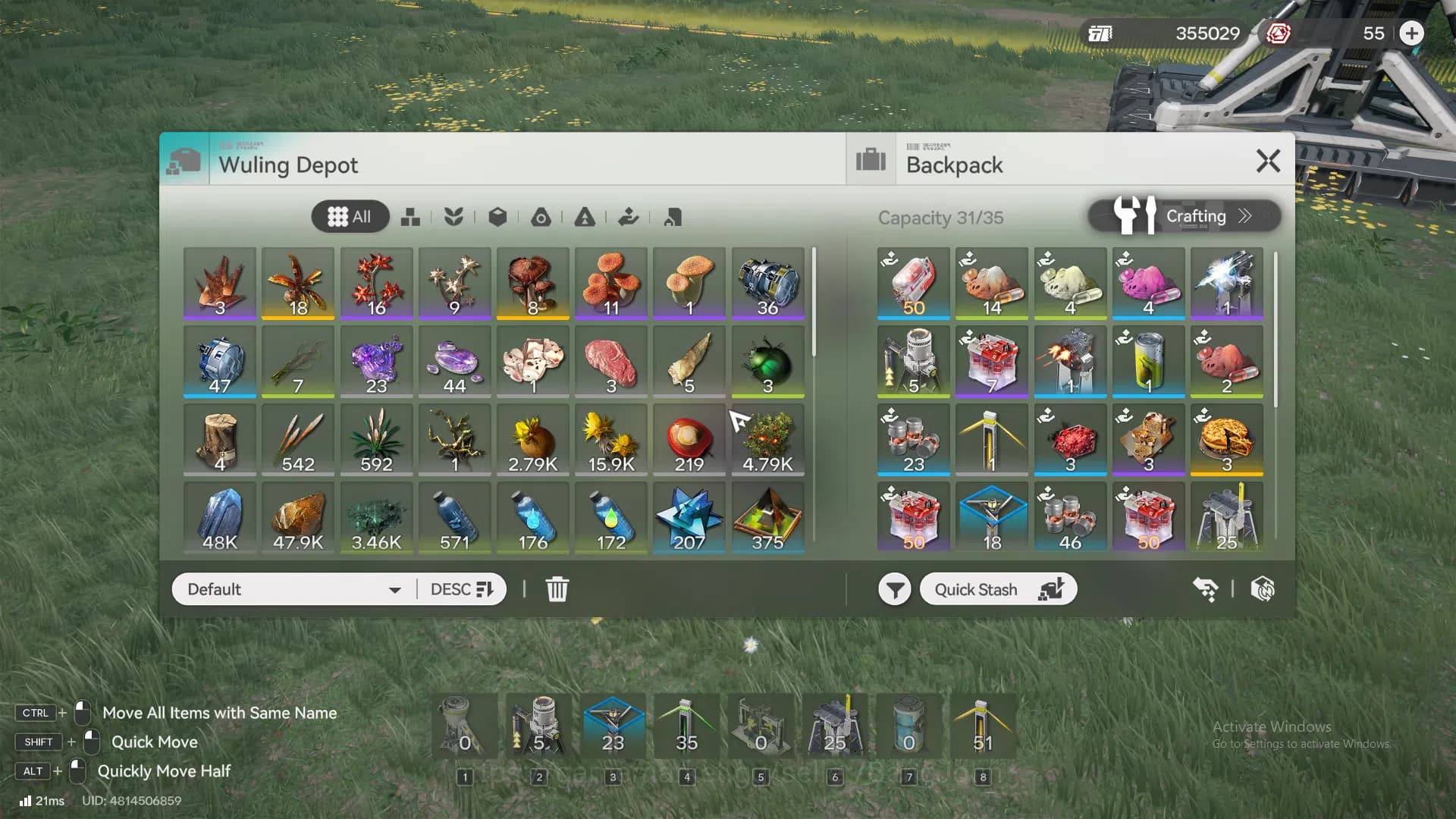1456x819 pixels.
Task: Open the Default sorting dropdown
Action: coord(292,588)
